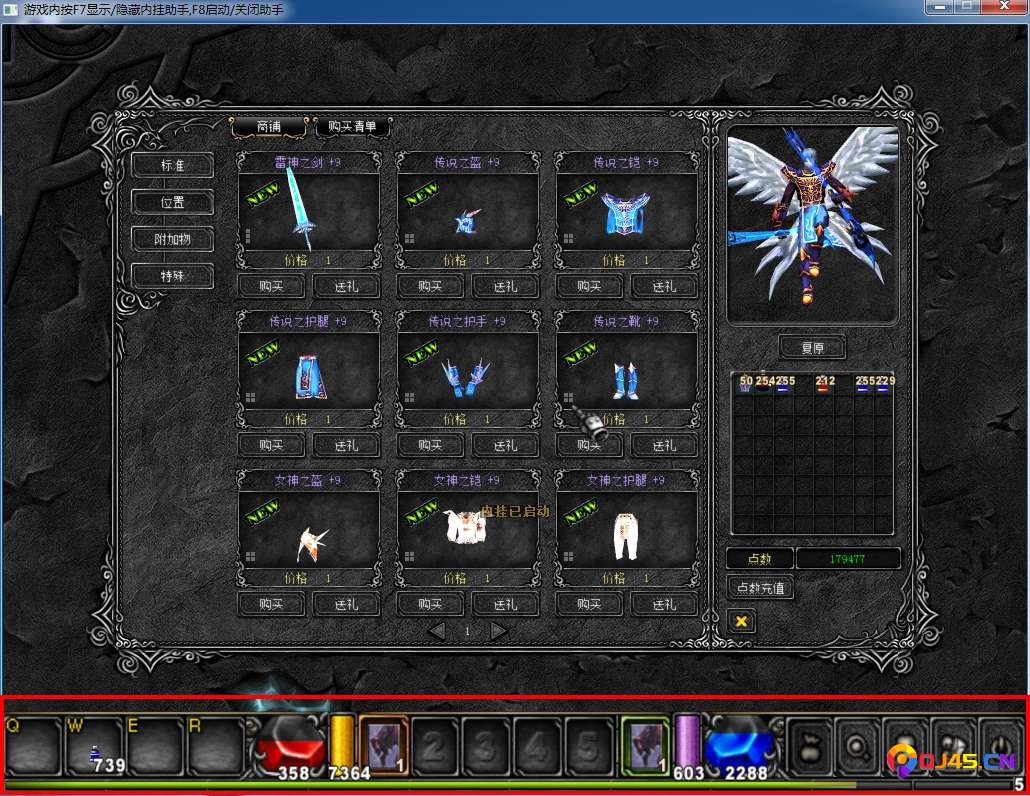
Task: Open the 位置 category filter
Action: pos(173,202)
